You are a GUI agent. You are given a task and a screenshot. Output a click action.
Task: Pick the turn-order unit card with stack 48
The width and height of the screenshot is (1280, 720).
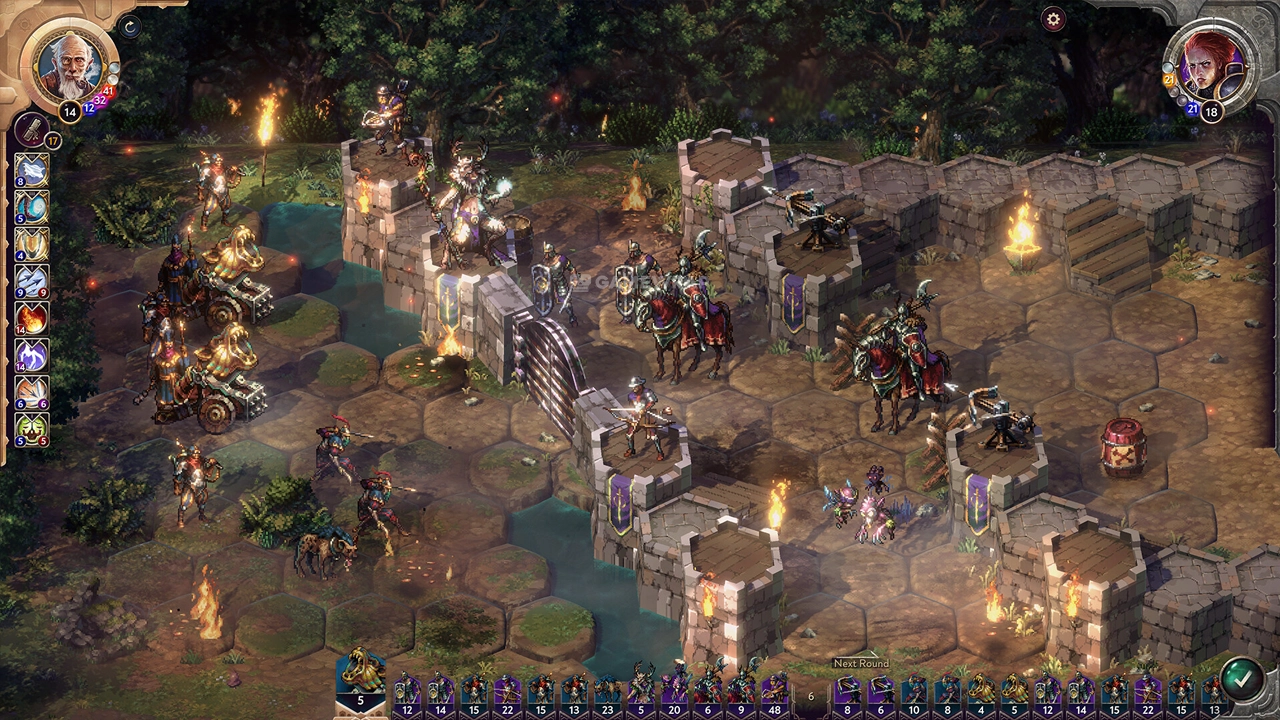click(x=774, y=690)
